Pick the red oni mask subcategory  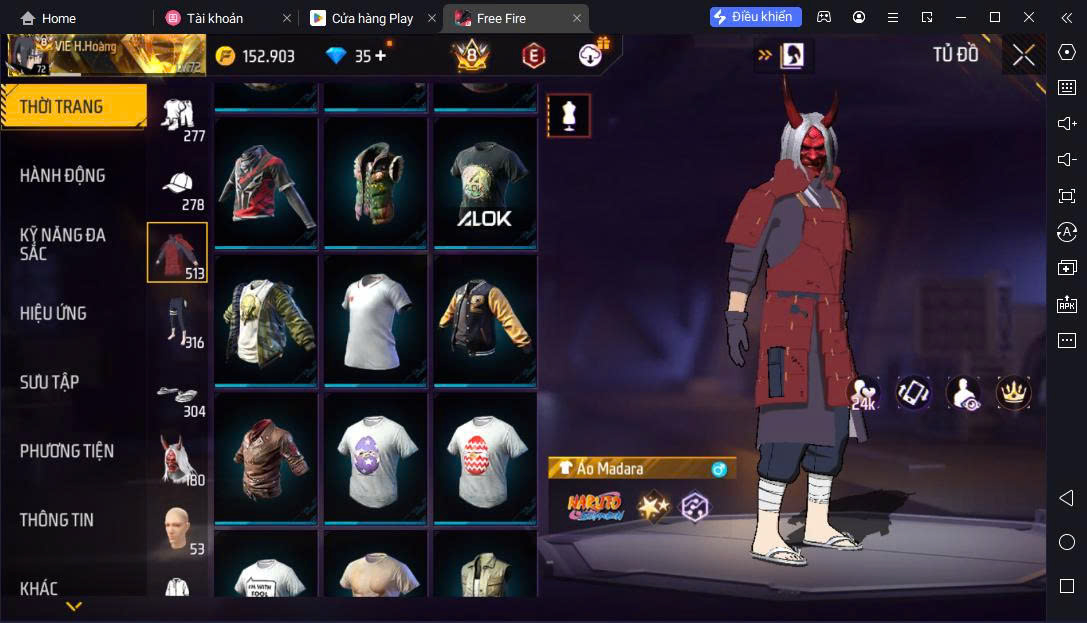point(178,460)
